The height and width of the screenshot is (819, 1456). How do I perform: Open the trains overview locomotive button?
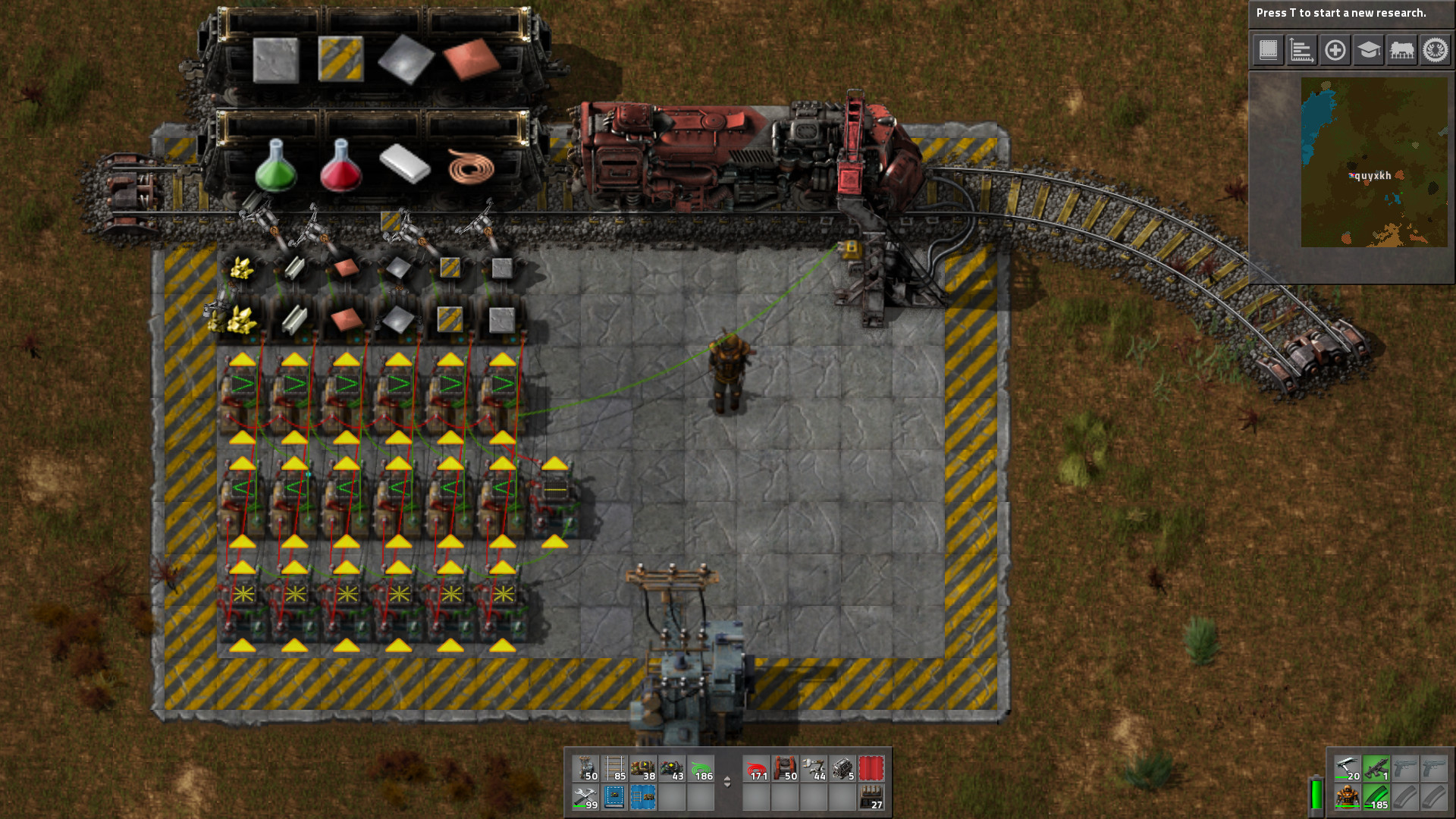click(1401, 50)
